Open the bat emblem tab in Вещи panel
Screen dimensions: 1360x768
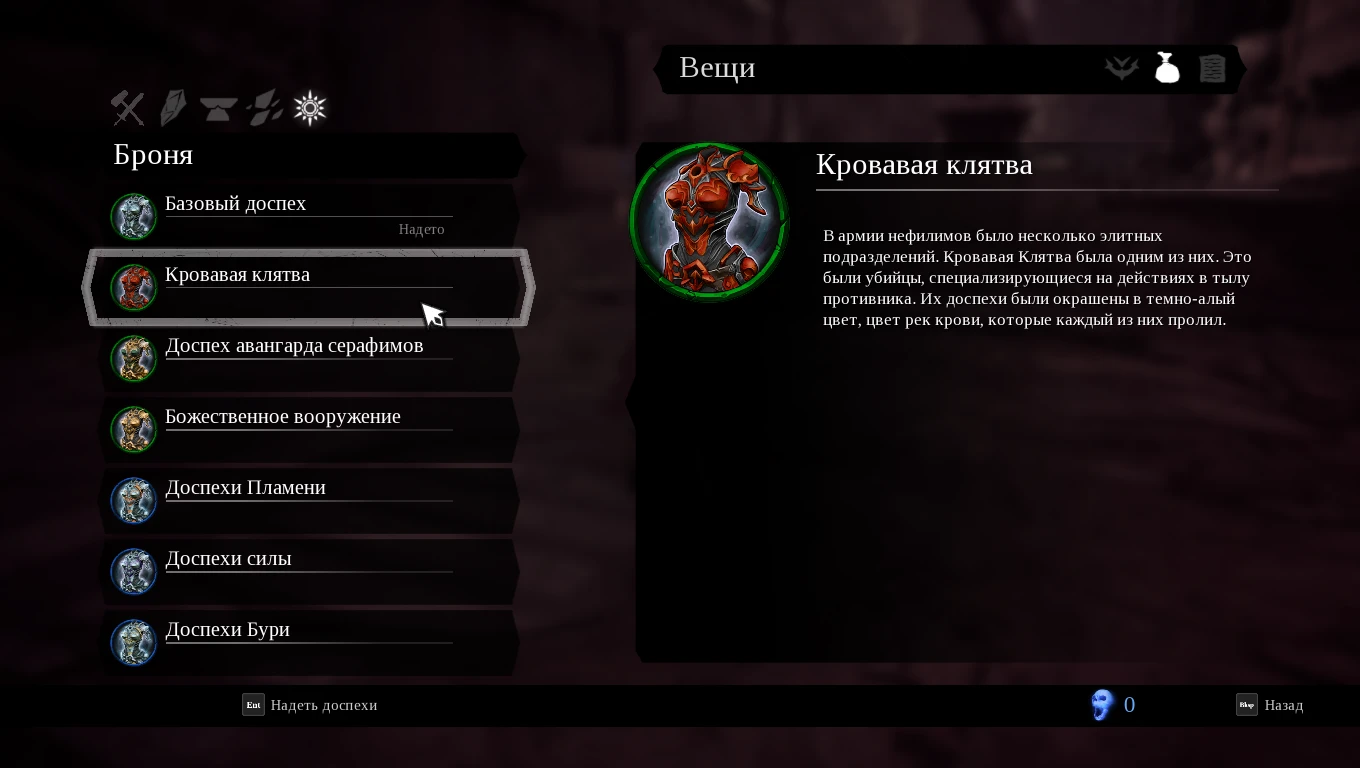(1121, 68)
